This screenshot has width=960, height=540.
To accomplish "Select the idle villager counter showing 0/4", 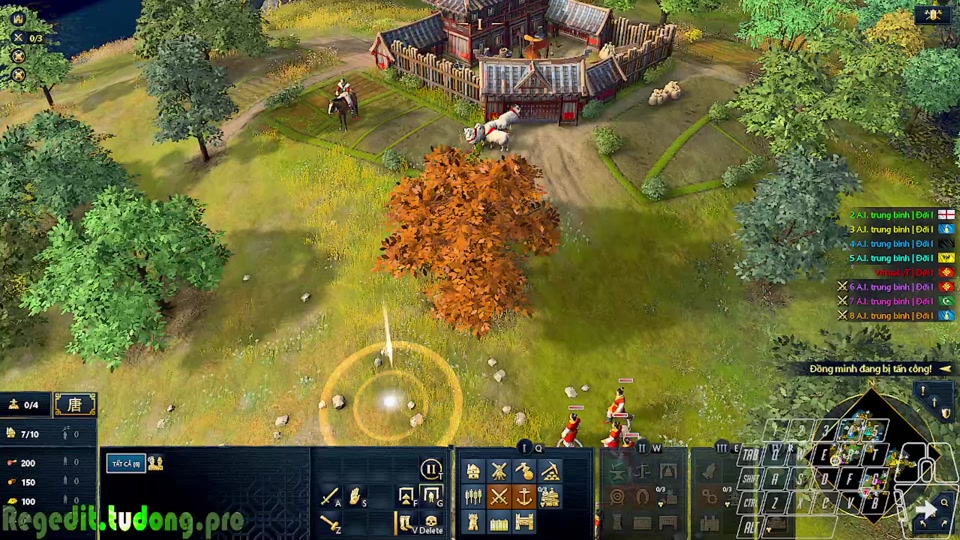I will (x=25, y=405).
